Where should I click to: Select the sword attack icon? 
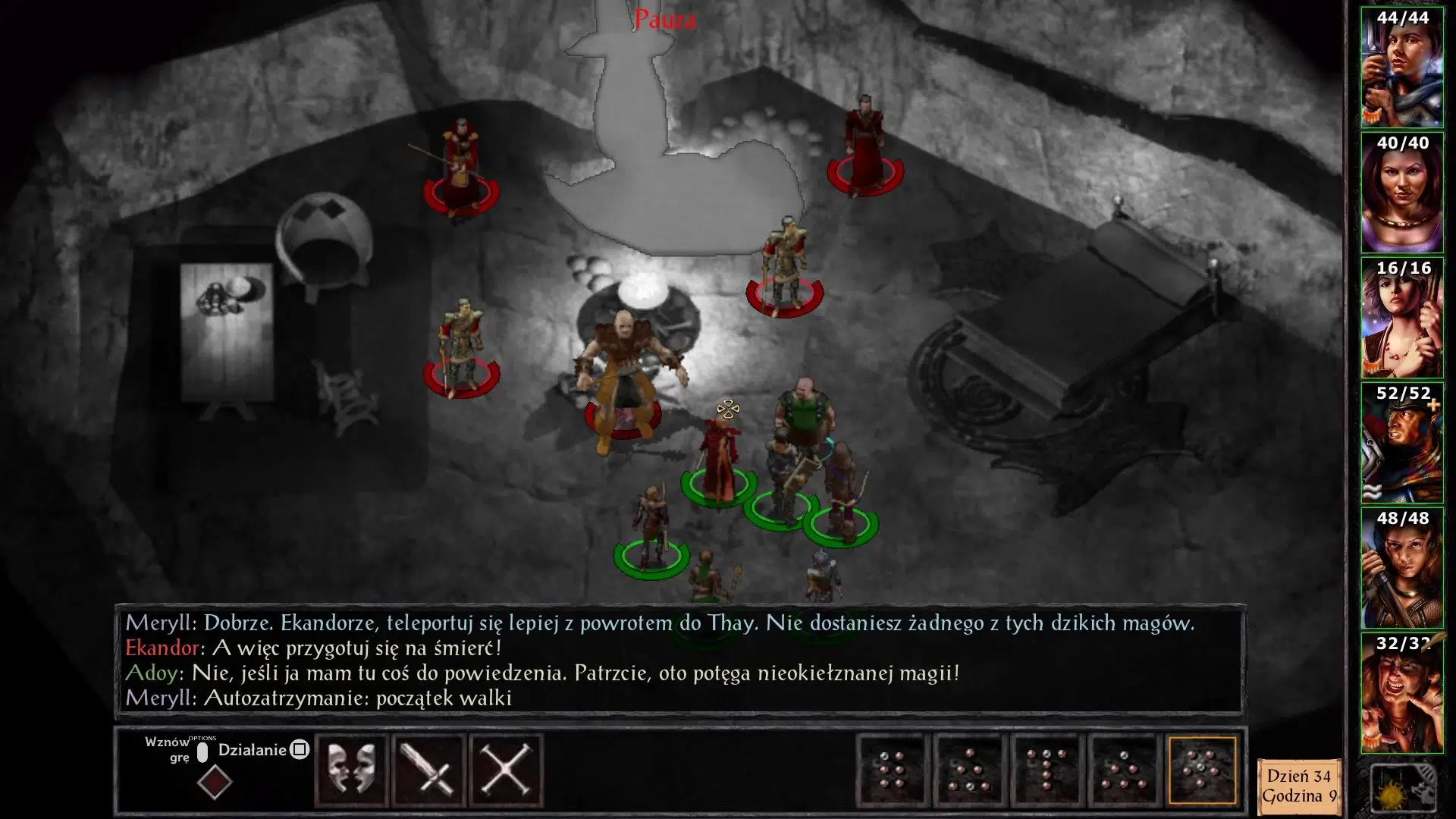[x=429, y=771]
